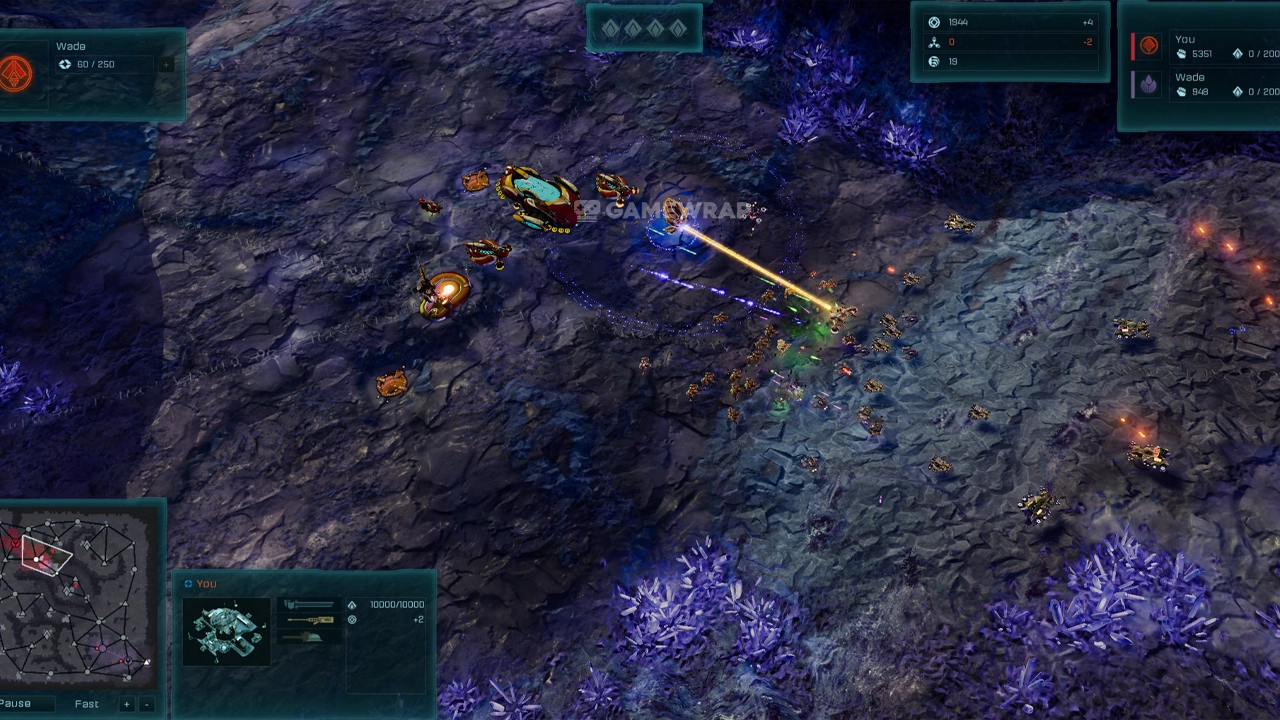Choose the top cannon weapon slot
The height and width of the screenshot is (720, 1280).
(309, 605)
